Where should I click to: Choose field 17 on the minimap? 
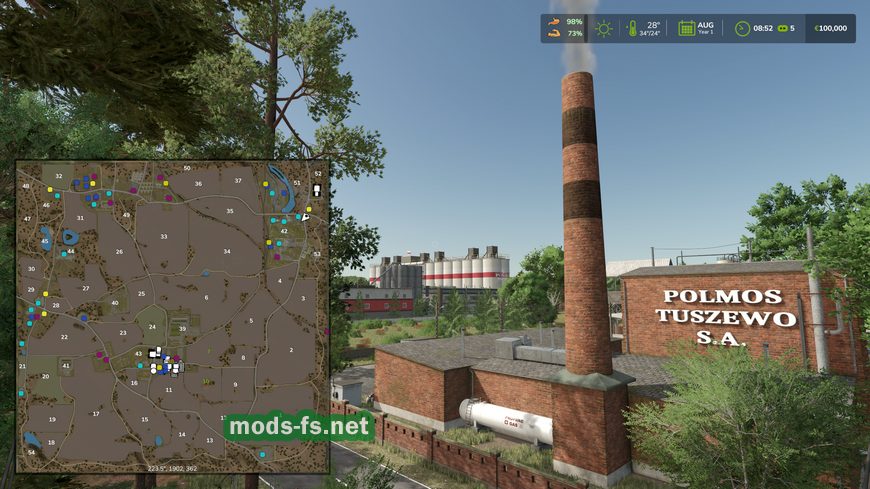pyautogui.click(x=96, y=413)
